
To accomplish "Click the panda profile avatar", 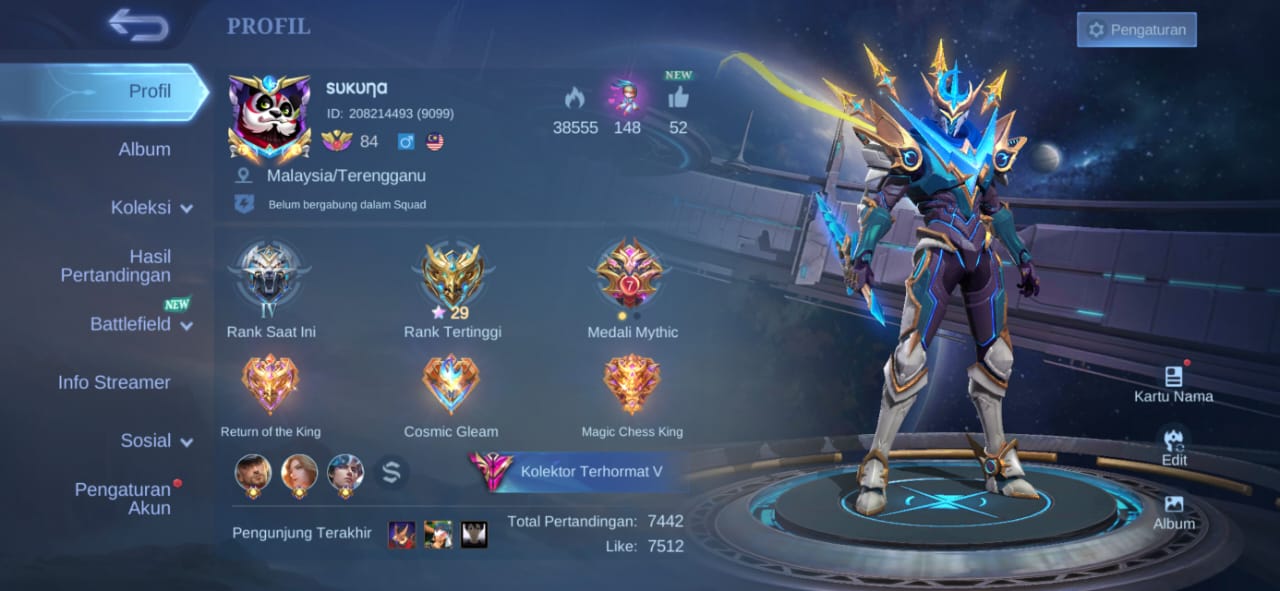I will pyautogui.click(x=268, y=118).
